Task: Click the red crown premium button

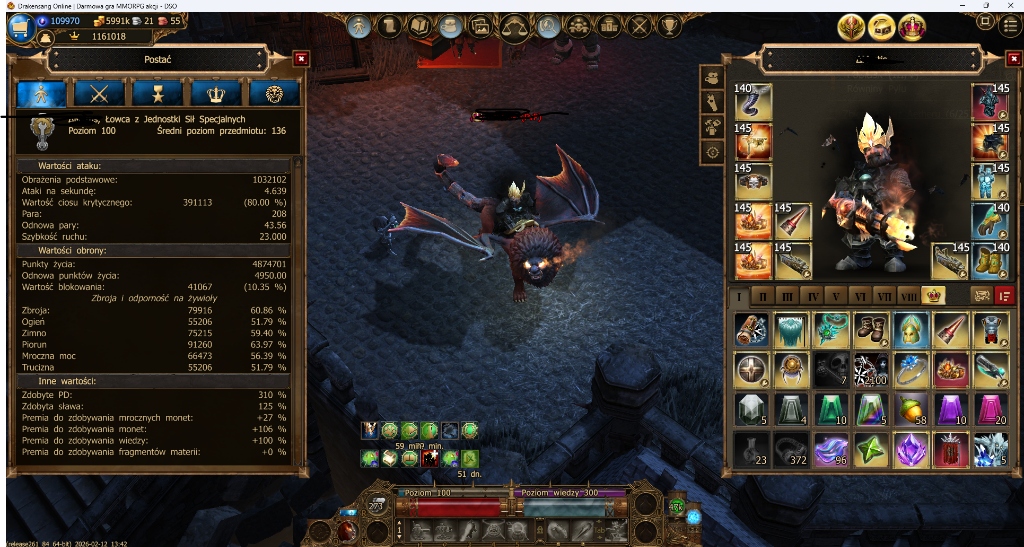Action: [x=912, y=27]
